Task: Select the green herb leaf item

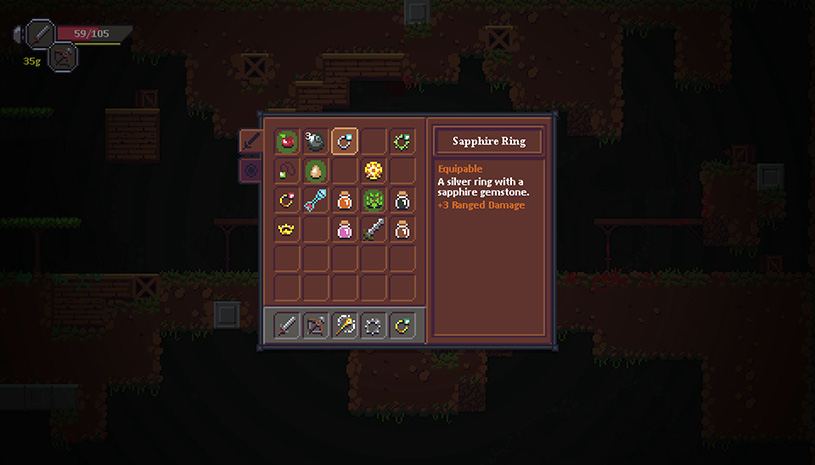Action: 374,200
